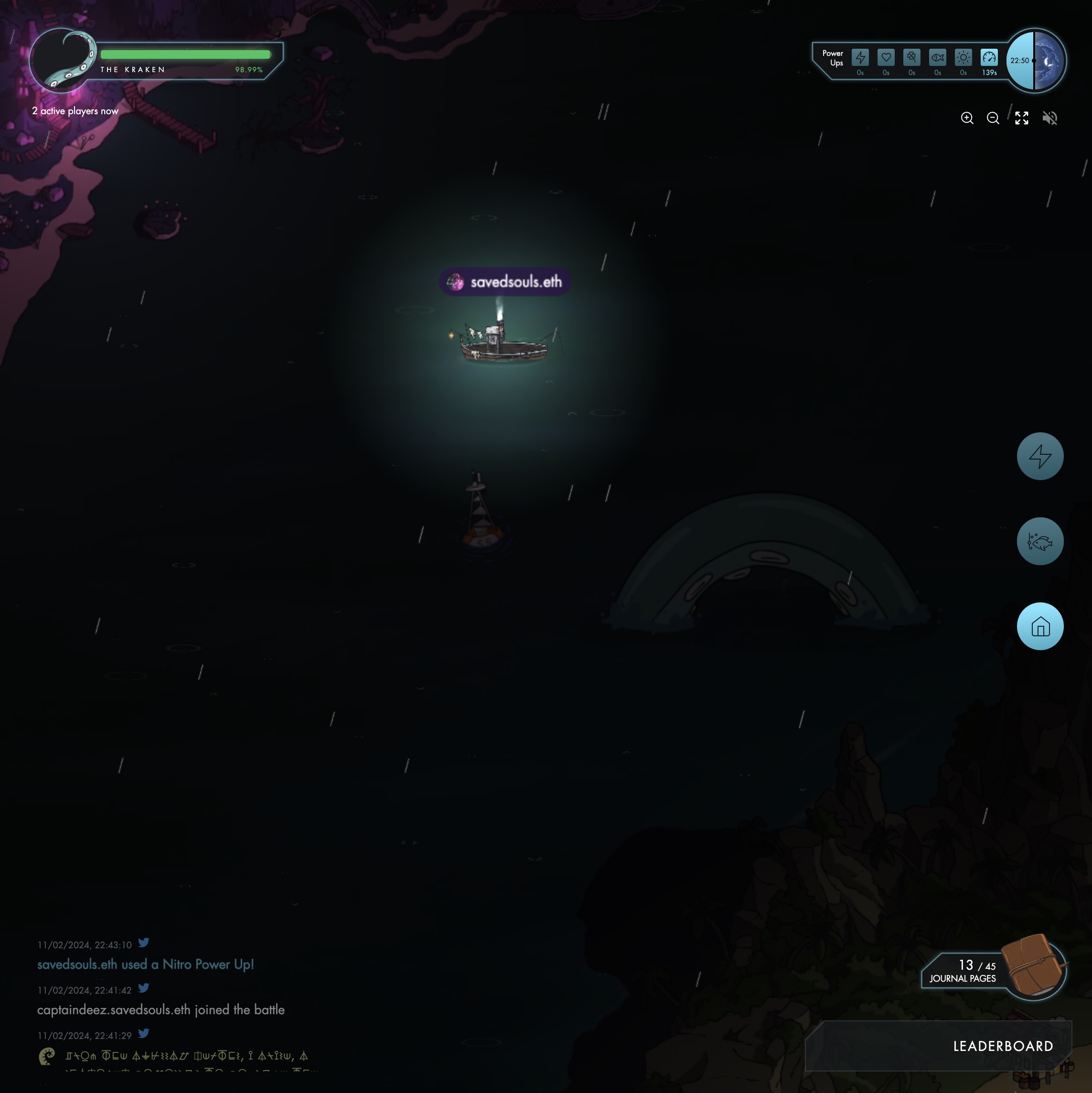Zoom out with the magnifier minus icon
The height and width of the screenshot is (1093, 1092).
(993, 118)
